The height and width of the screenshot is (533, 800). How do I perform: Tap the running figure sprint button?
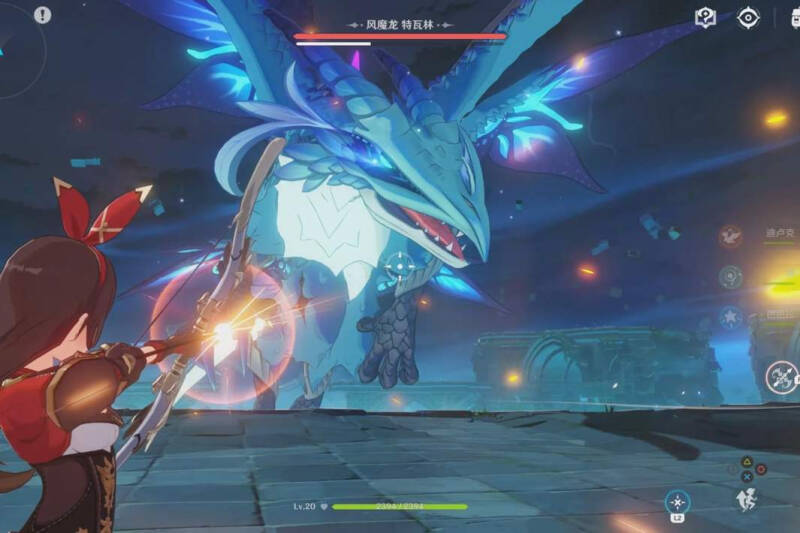745,500
